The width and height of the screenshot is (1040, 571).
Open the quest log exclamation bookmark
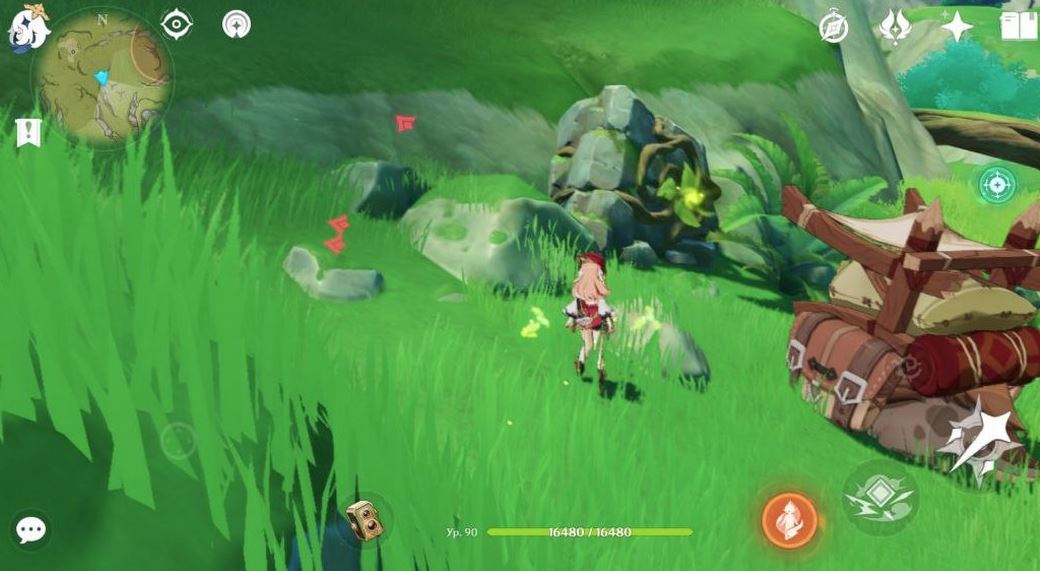(28, 131)
